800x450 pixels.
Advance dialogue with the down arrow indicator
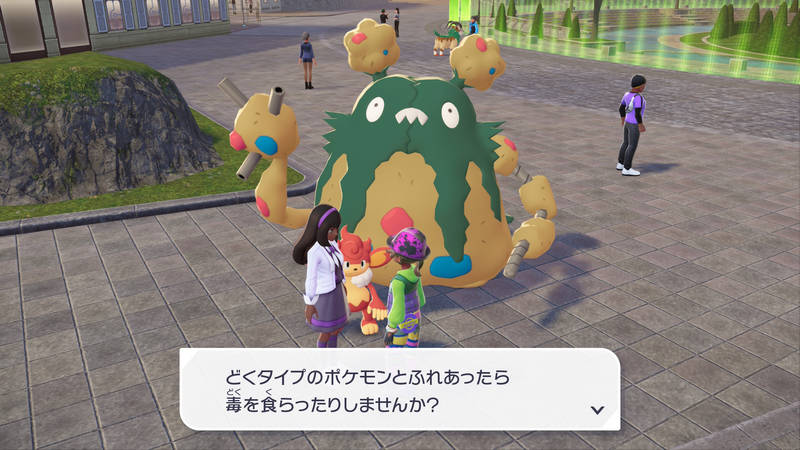click(597, 409)
